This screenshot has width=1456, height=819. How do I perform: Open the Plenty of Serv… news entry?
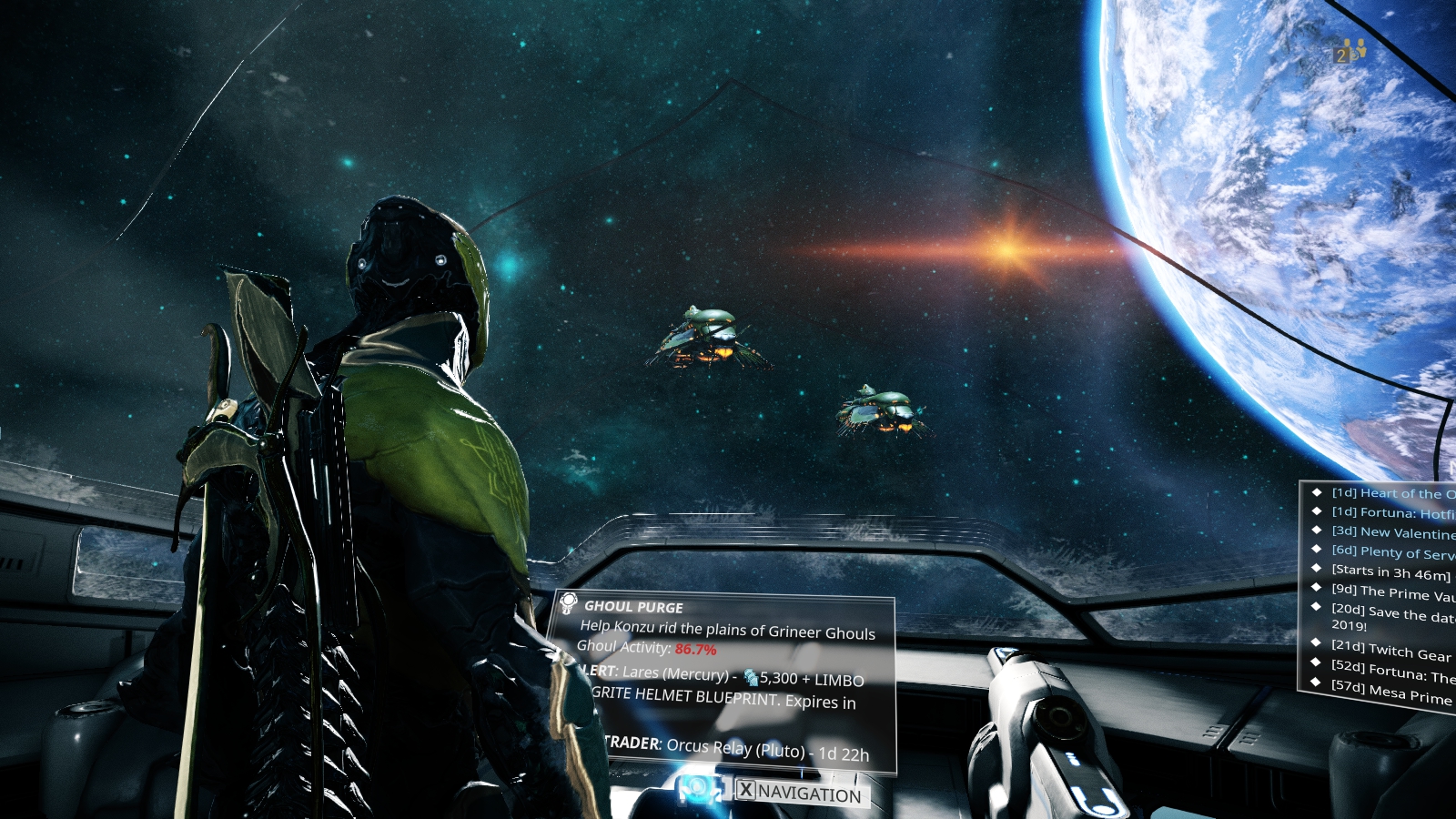pyautogui.click(x=1392, y=552)
